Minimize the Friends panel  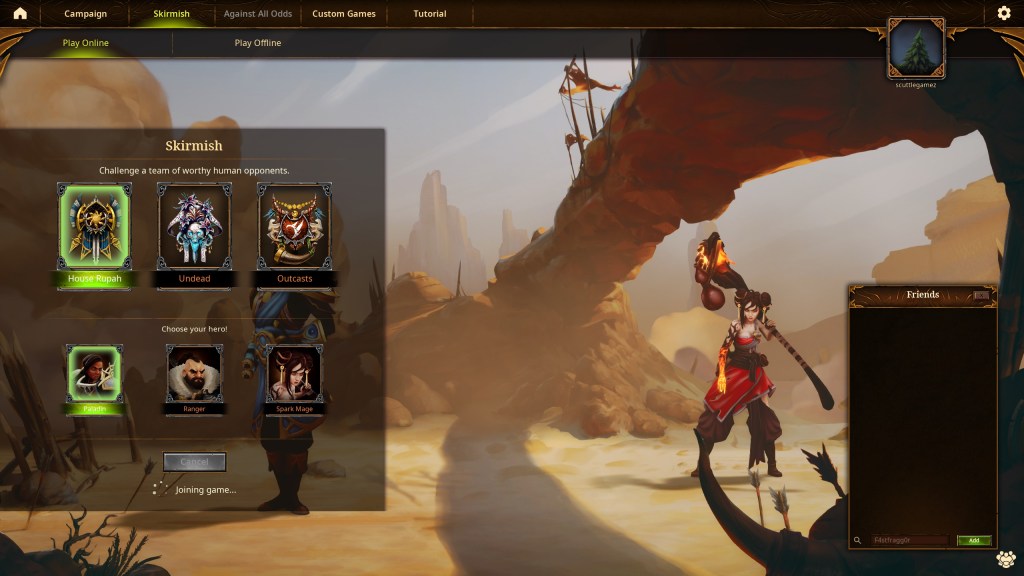click(x=981, y=295)
